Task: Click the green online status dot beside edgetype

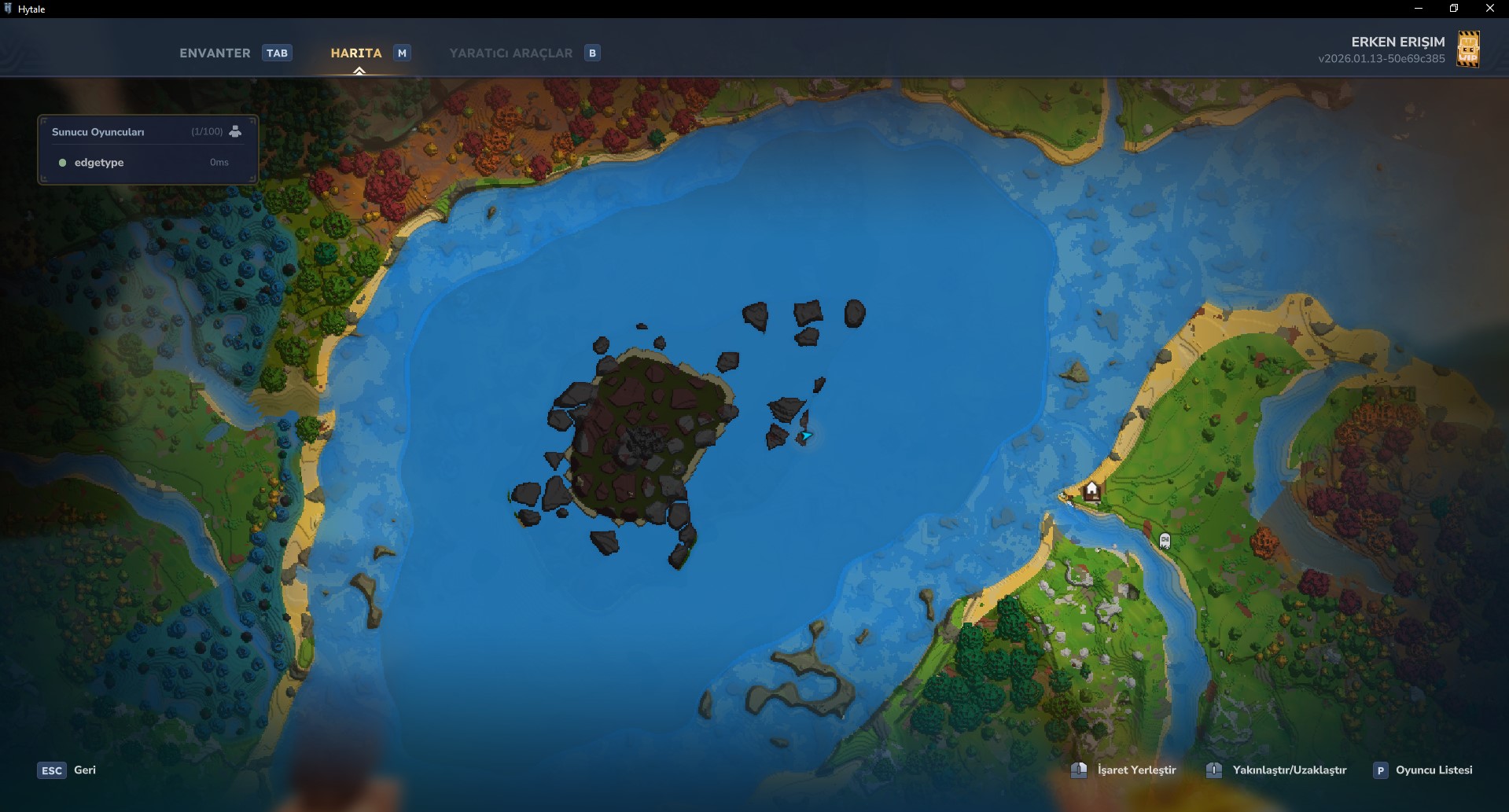Action: click(63, 162)
